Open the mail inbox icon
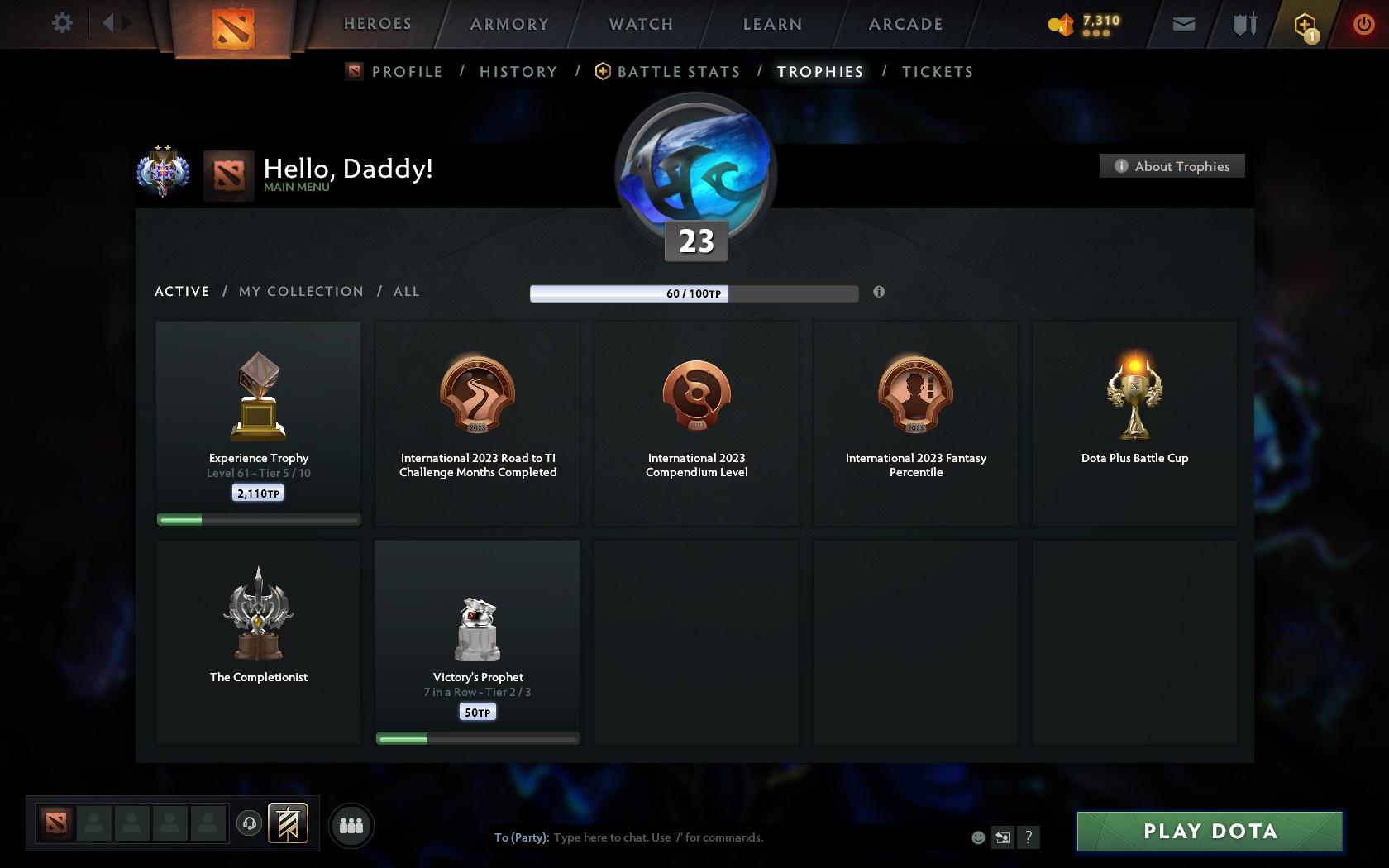This screenshot has height=868, width=1389. click(x=1183, y=24)
